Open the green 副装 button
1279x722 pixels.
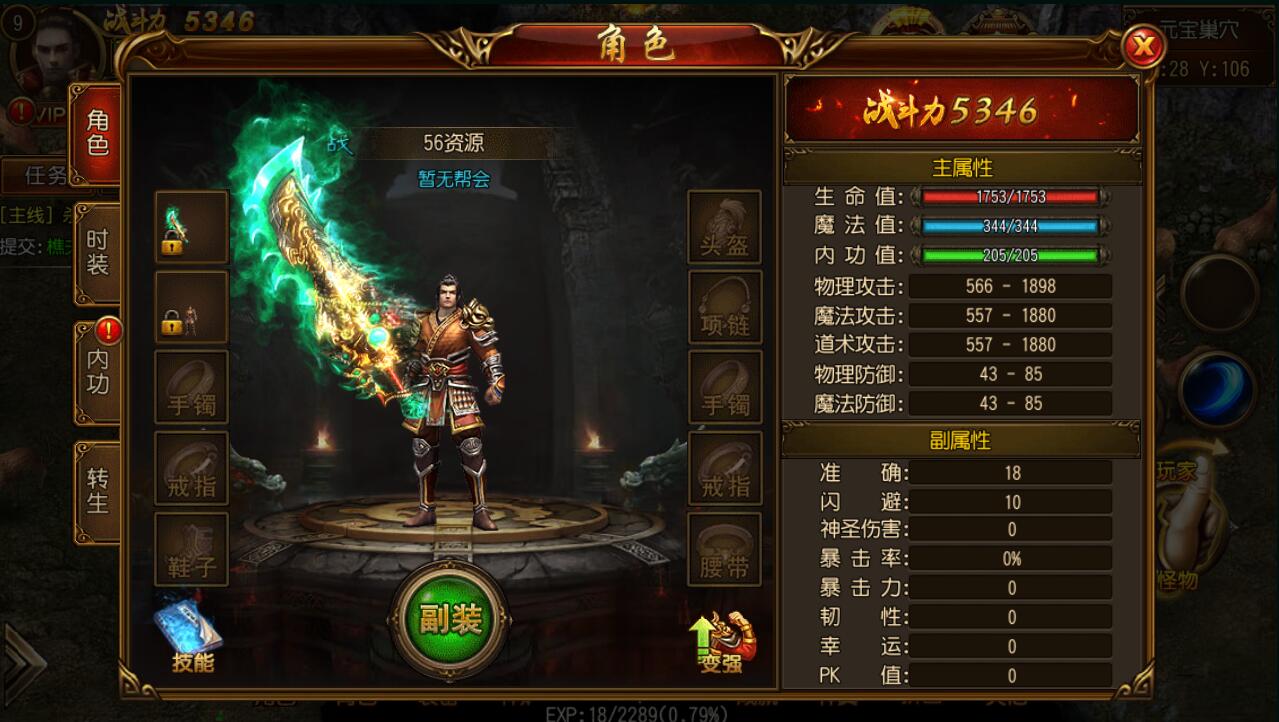coord(449,620)
